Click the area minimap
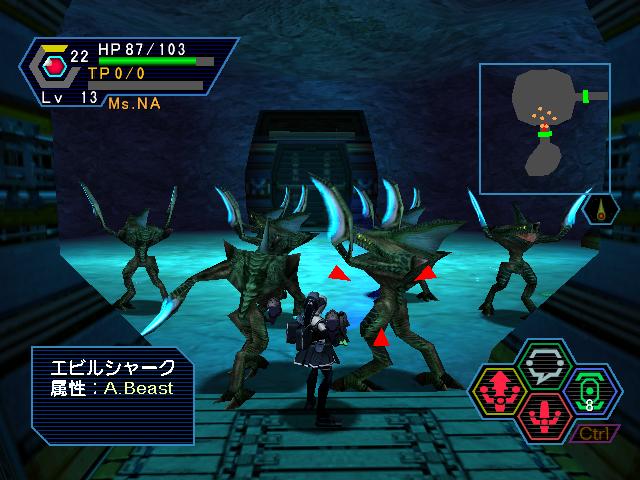Screen dimensions: 640x480 [x=544, y=128]
